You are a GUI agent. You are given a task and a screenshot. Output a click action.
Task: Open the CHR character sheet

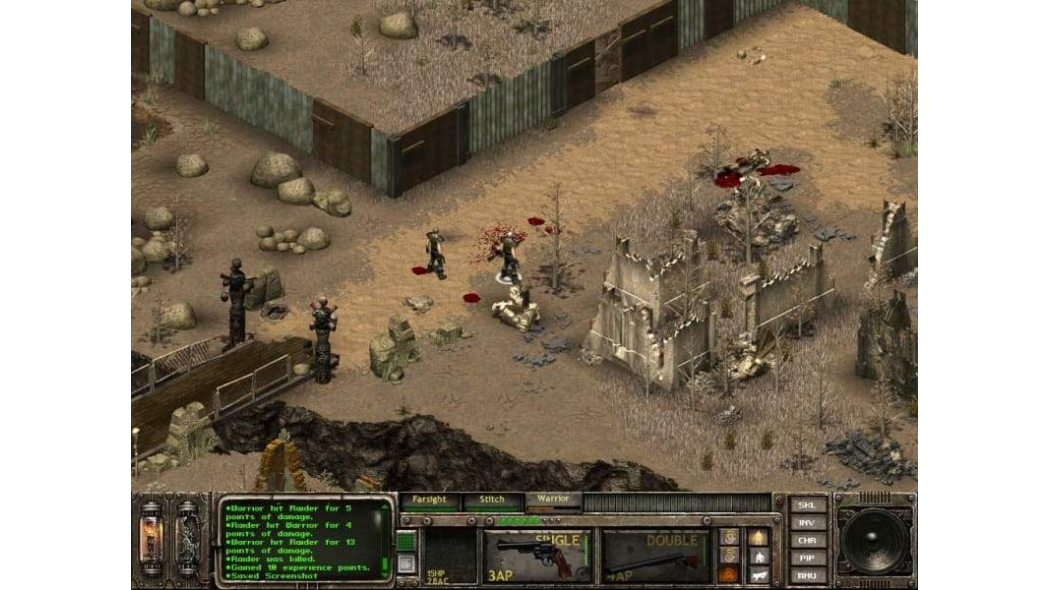(x=808, y=541)
